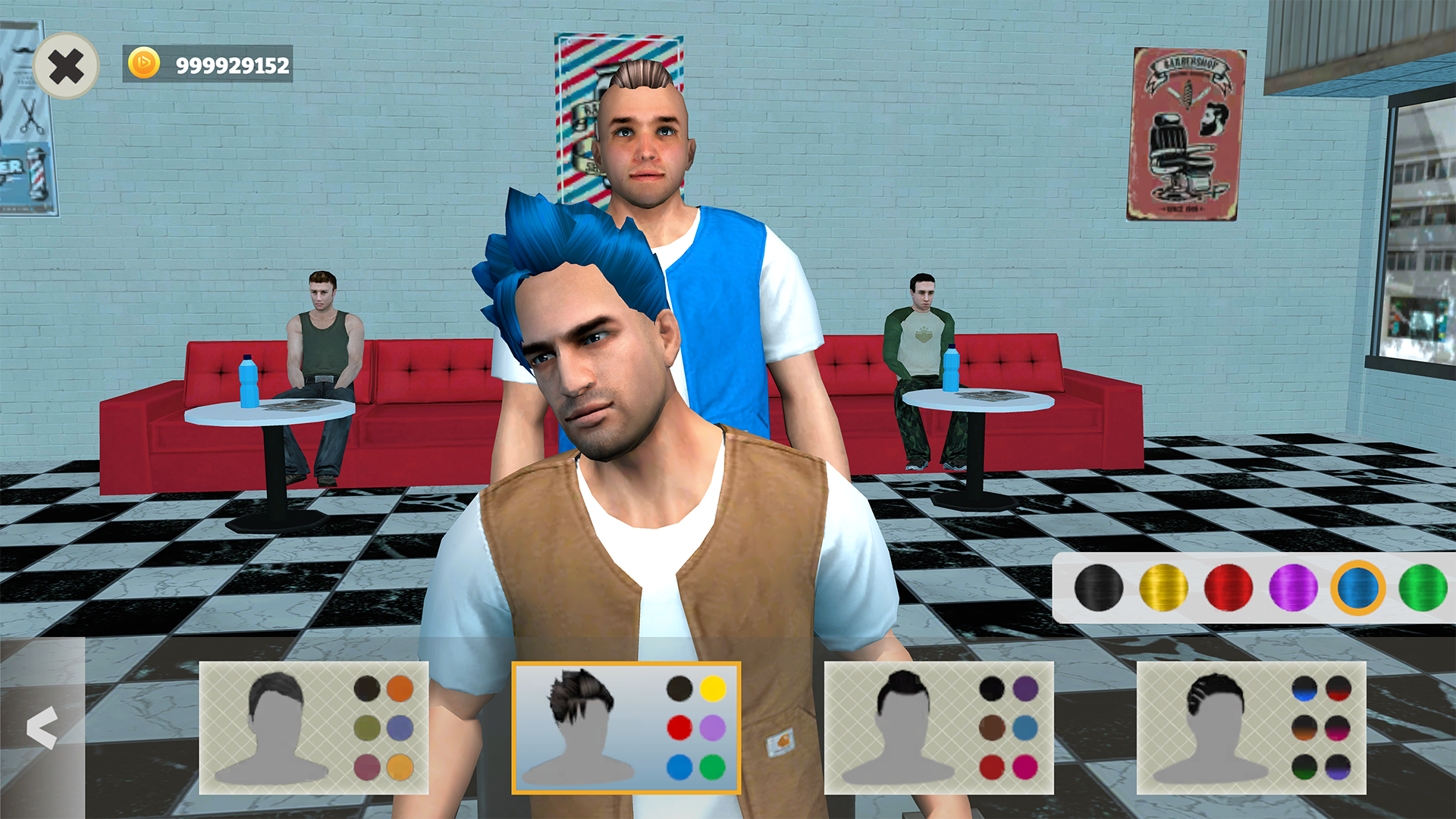Screen dimensions: 1456x819
Task: Click the yellow dot on the spiky hairstyle card
Action: pyautogui.click(x=711, y=689)
